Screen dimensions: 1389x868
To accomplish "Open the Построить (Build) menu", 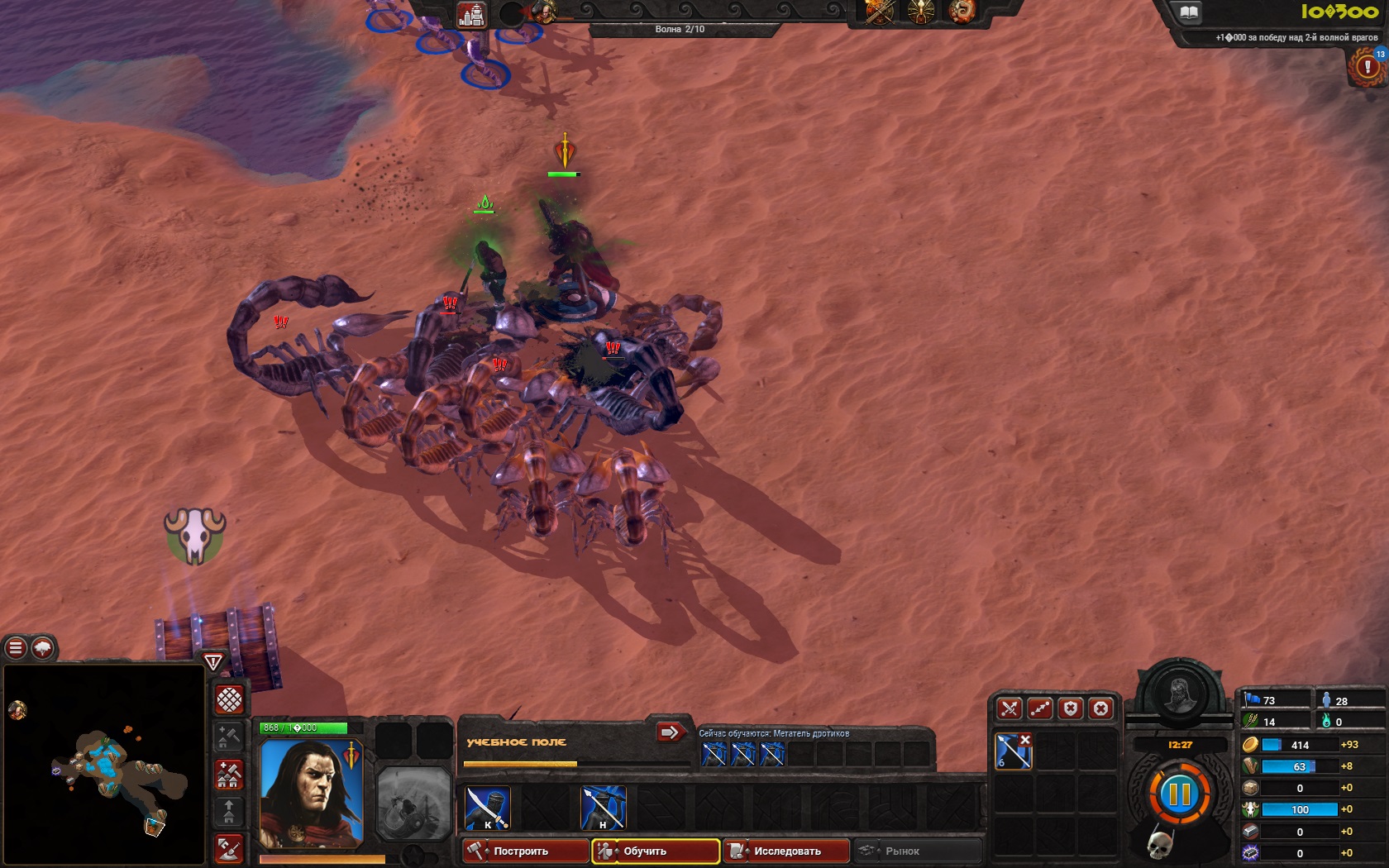I will [x=524, y=851].
